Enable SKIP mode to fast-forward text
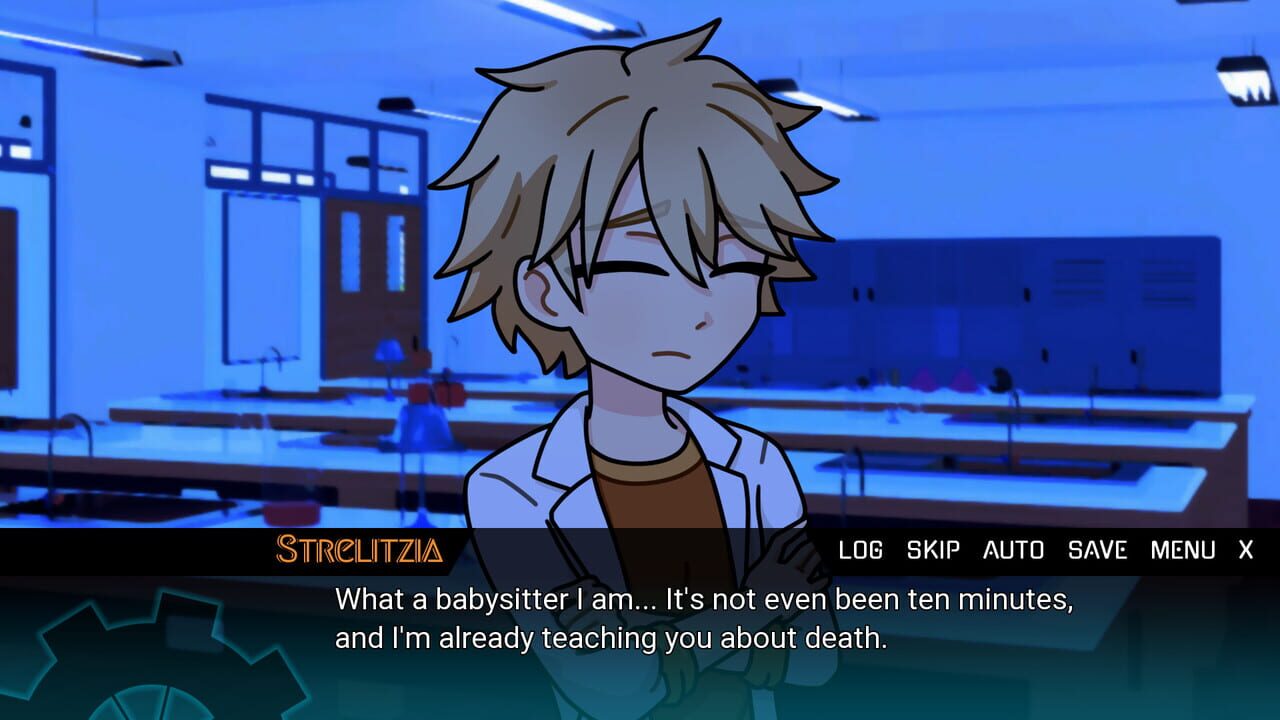 tap(930, 550)
